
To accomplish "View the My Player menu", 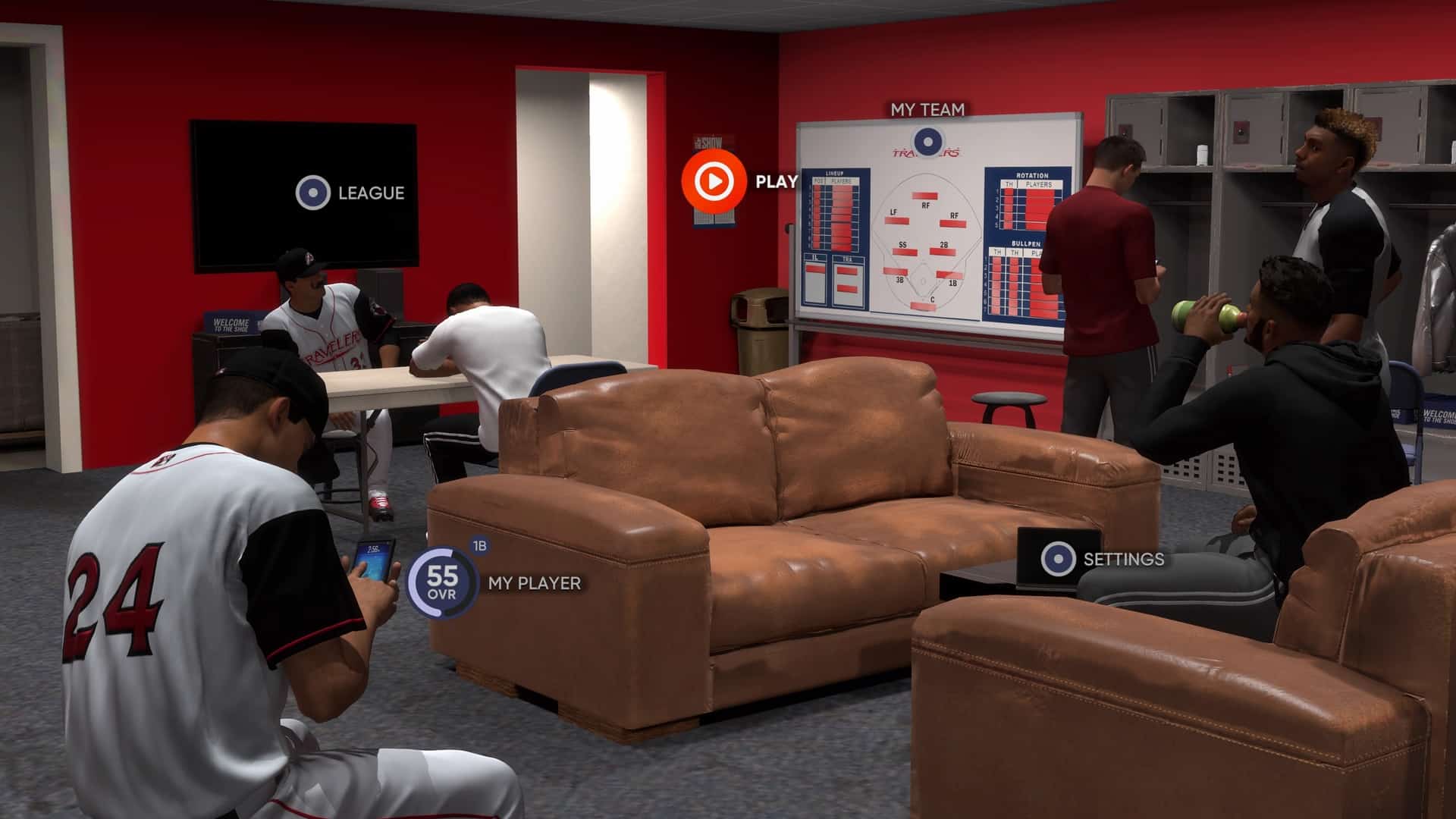I will [x=443, y=582].
